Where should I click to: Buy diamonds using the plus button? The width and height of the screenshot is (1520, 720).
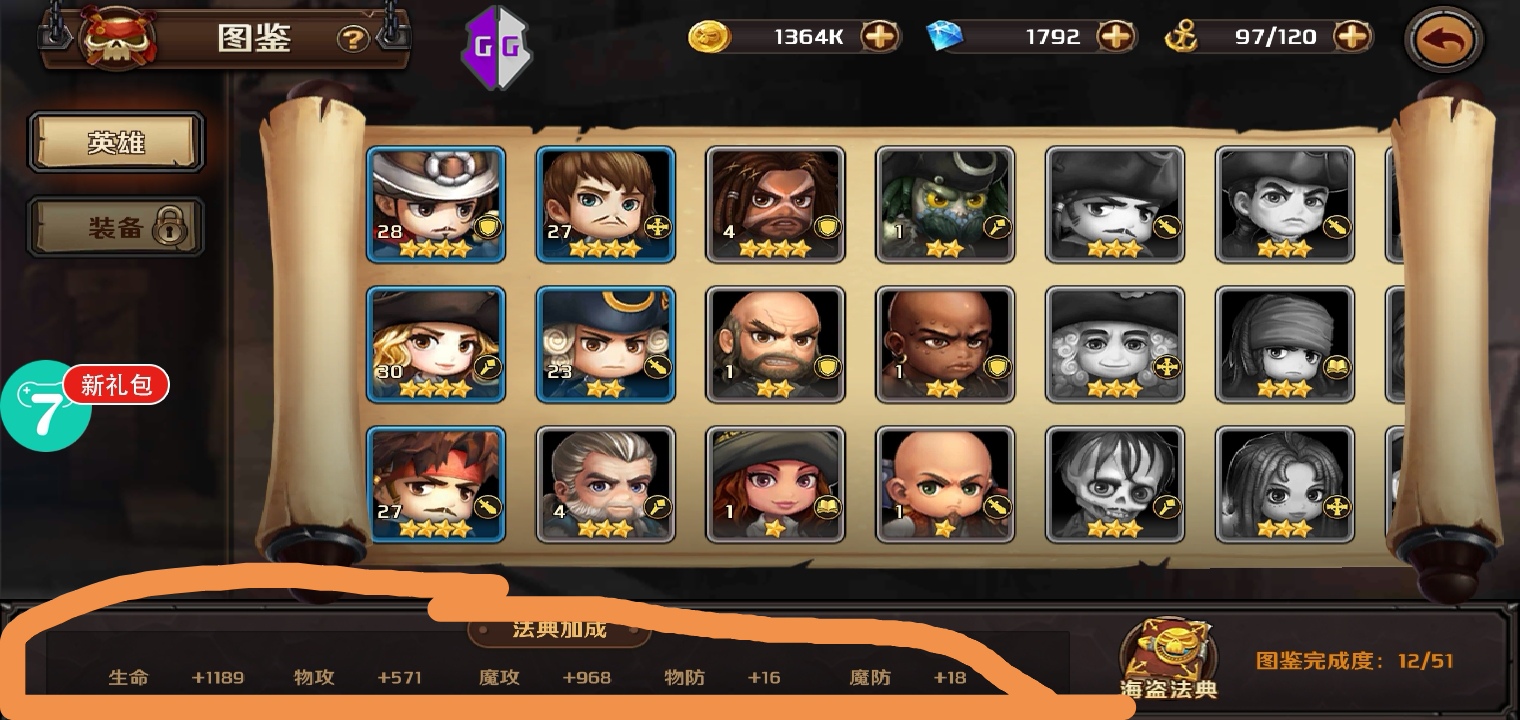1116,37
